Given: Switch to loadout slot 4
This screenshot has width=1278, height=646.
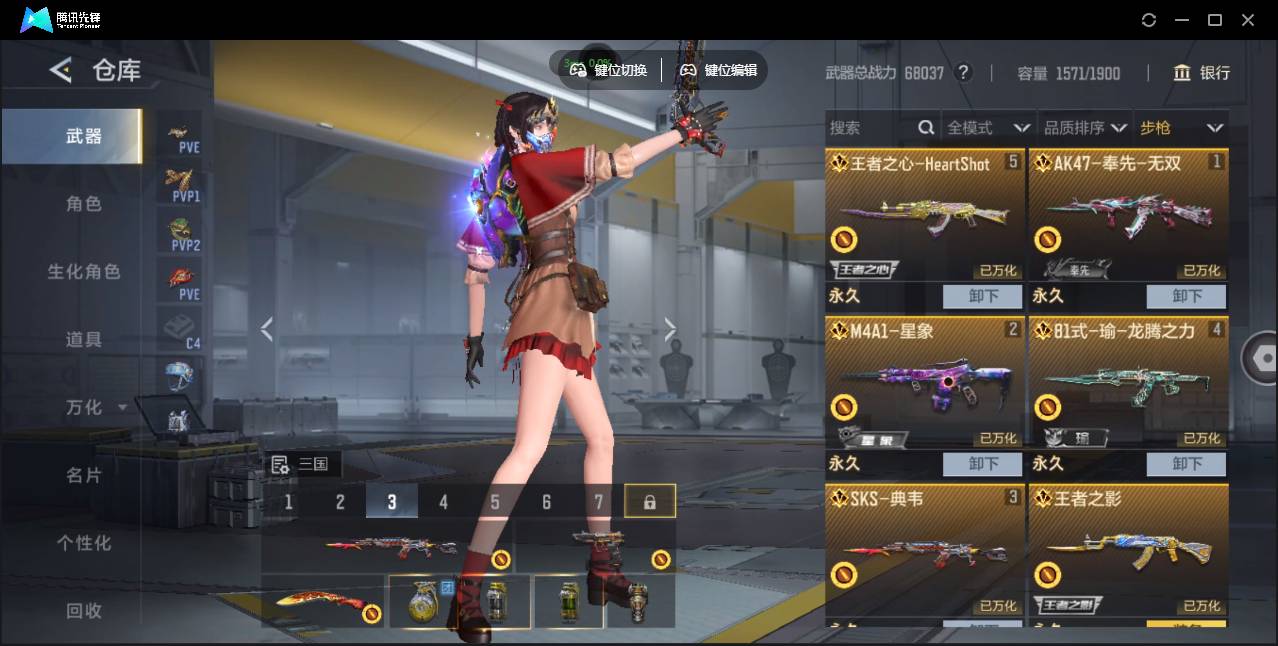Looking at the screenshot, I should point(443,502).
